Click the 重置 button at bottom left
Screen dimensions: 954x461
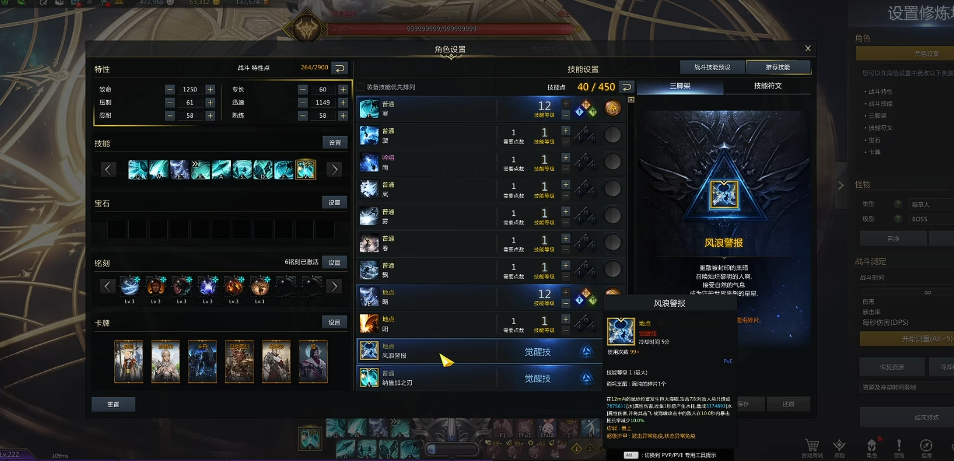coord(113,404)
